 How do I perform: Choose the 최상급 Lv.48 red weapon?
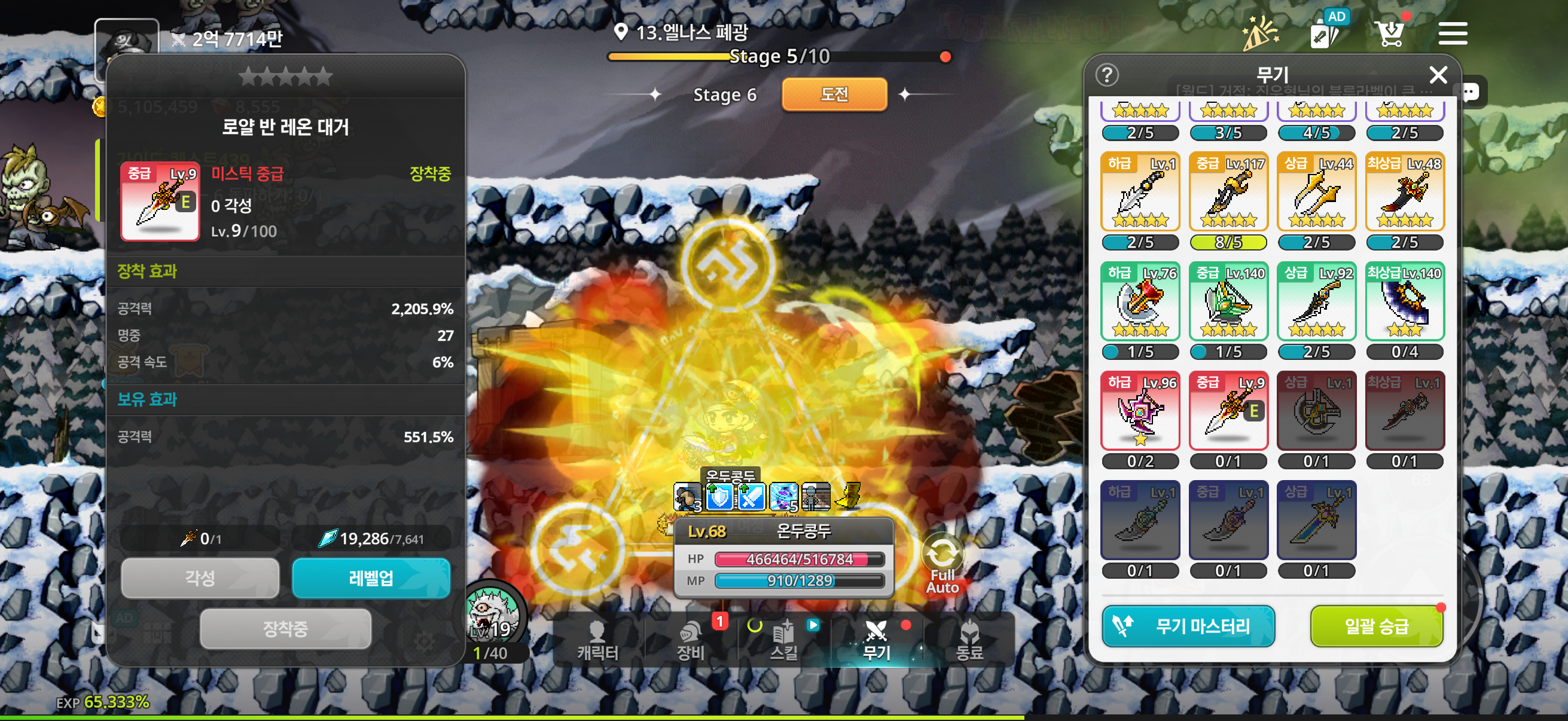click(x=1404, y=192)
